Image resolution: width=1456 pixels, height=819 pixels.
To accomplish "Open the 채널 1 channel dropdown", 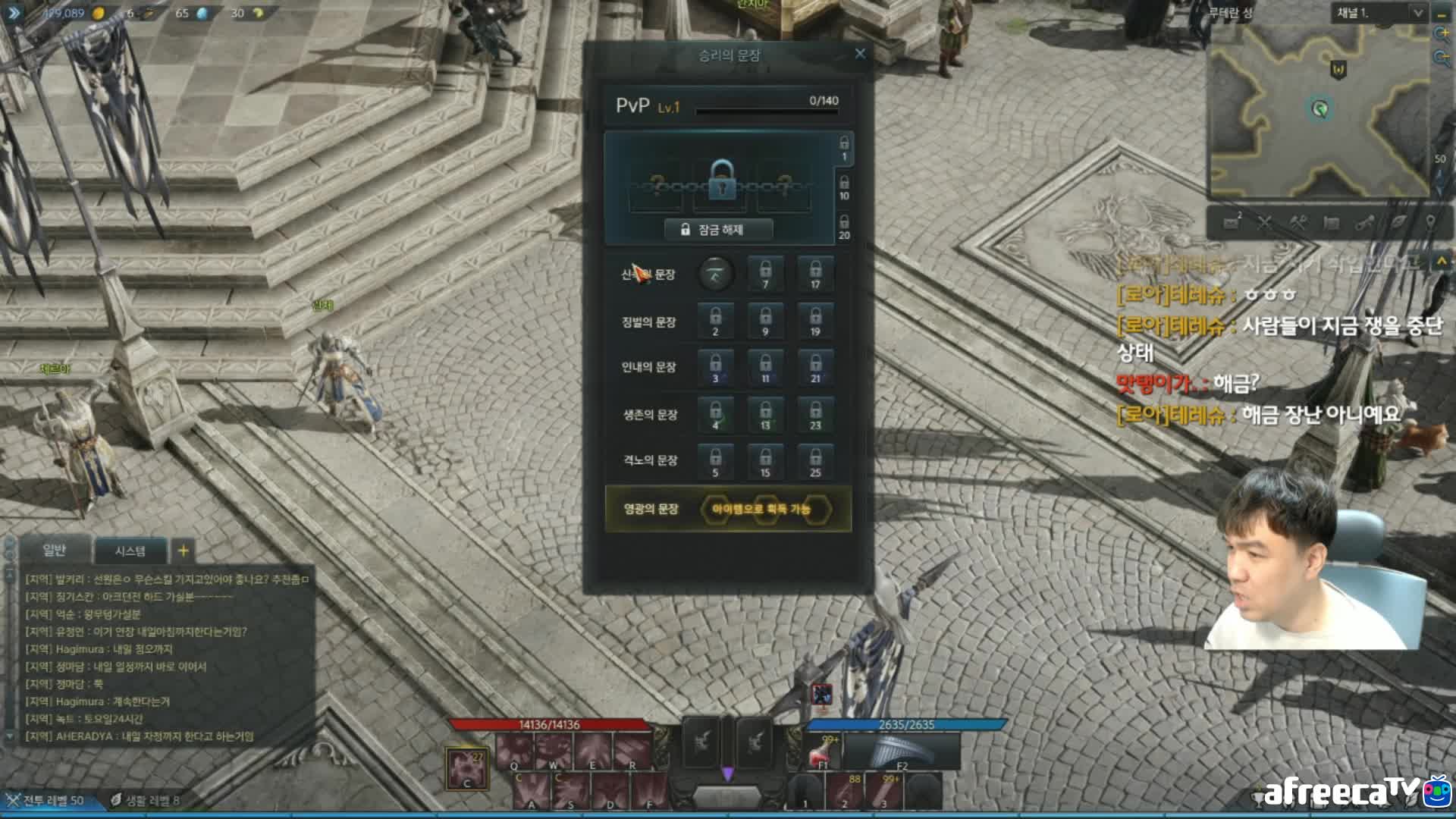I will click(x=1417, y=13).
